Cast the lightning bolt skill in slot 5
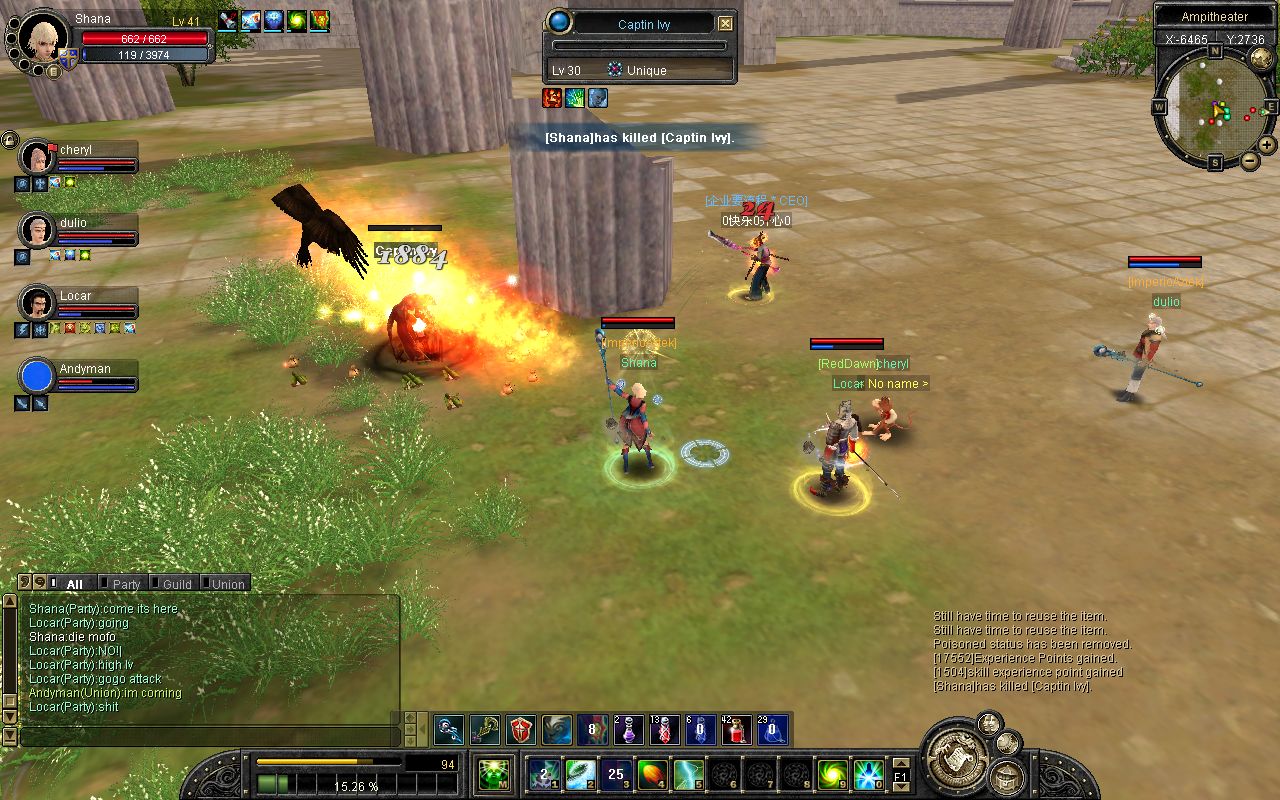This screenshot has height=800, width=1280. 688,773
